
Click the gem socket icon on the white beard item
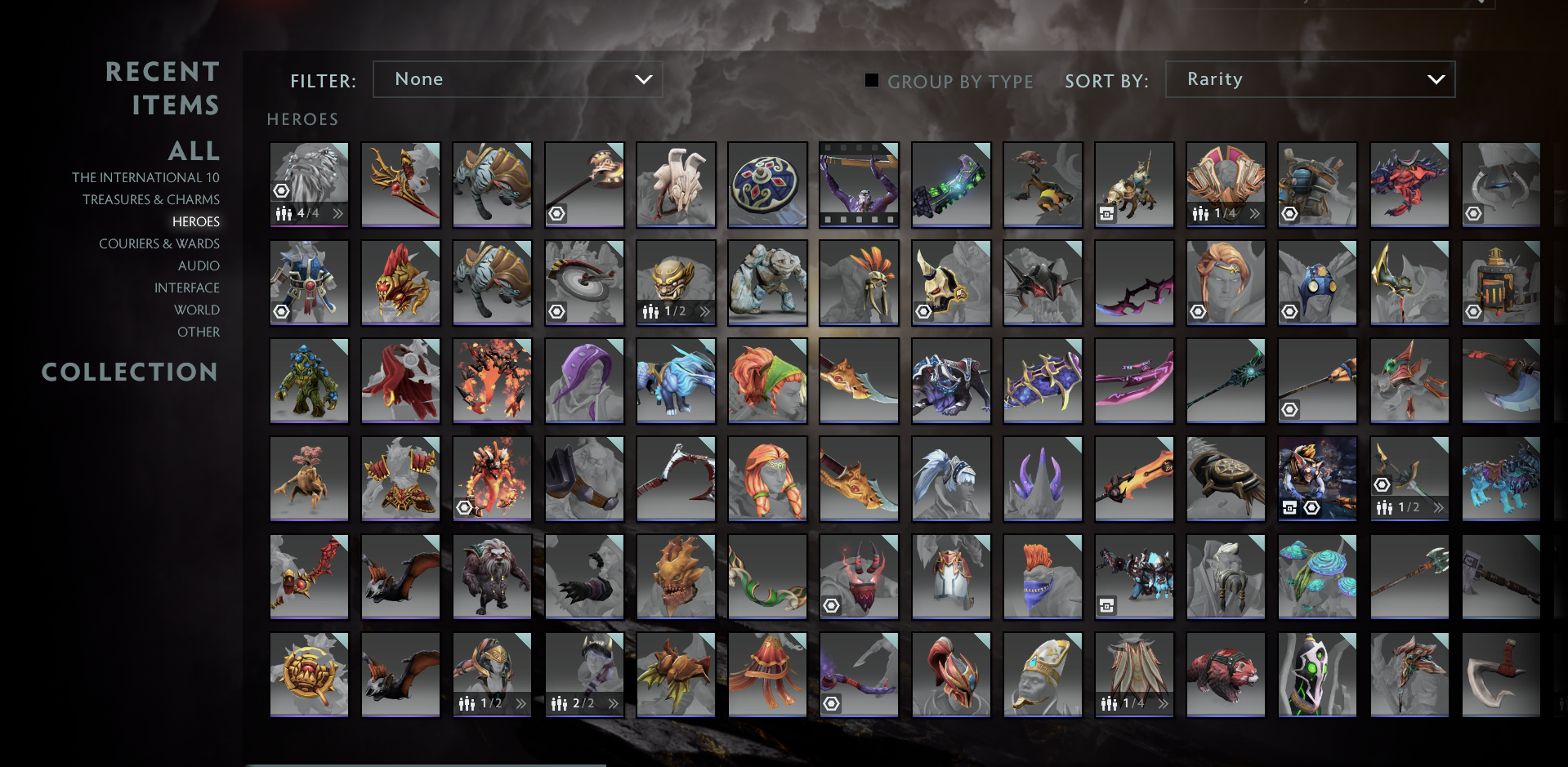point(282,190)
